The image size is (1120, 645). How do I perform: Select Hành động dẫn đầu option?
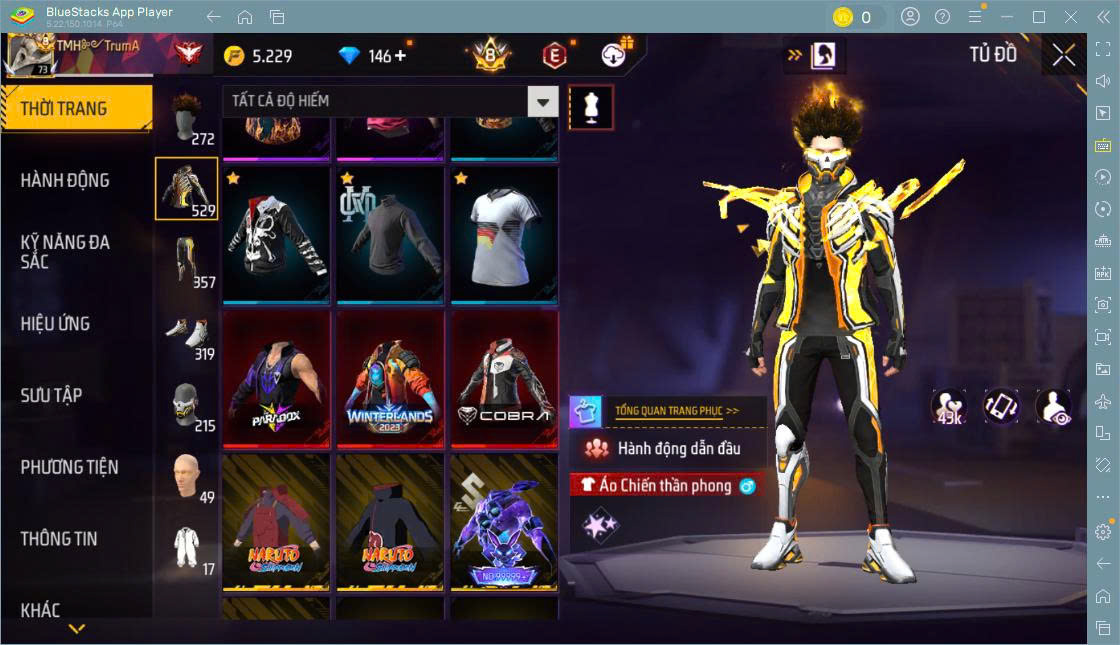[667, 448]
